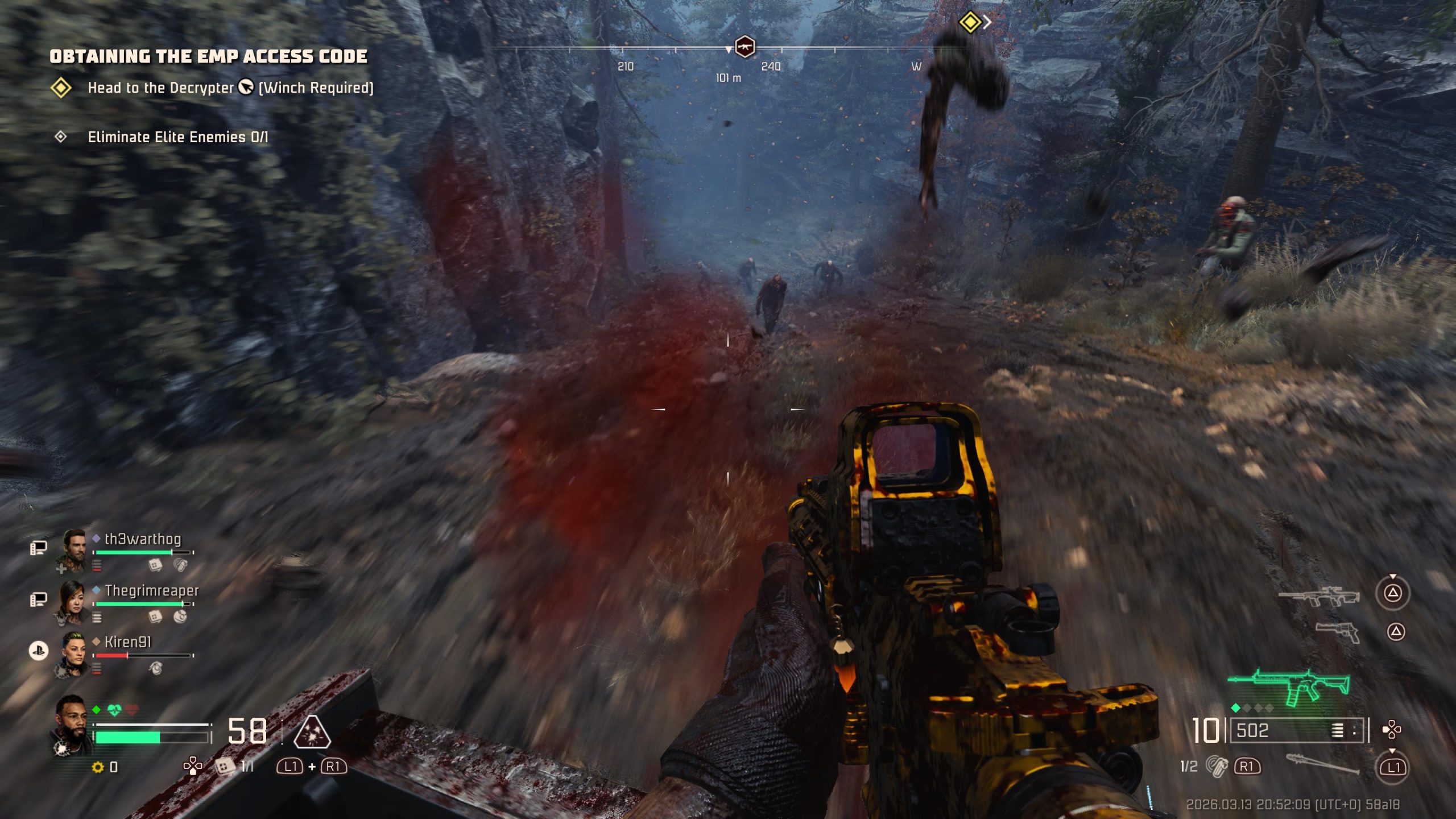Click the rifle hexagon marker on the compass
The width and height of the screenshot is (1456, 819).
[744, 47]
